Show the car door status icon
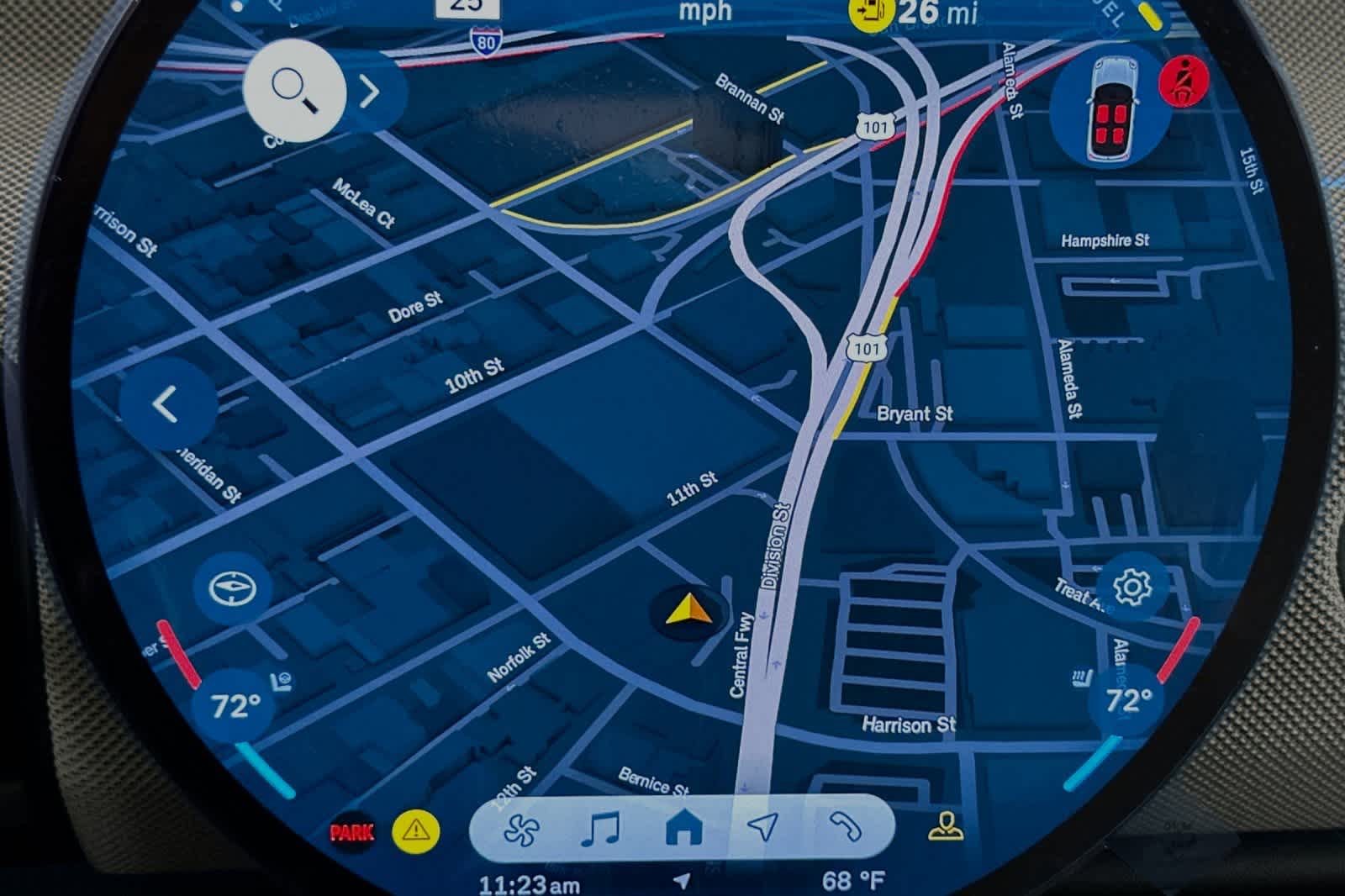 [x=1109, y=109]
